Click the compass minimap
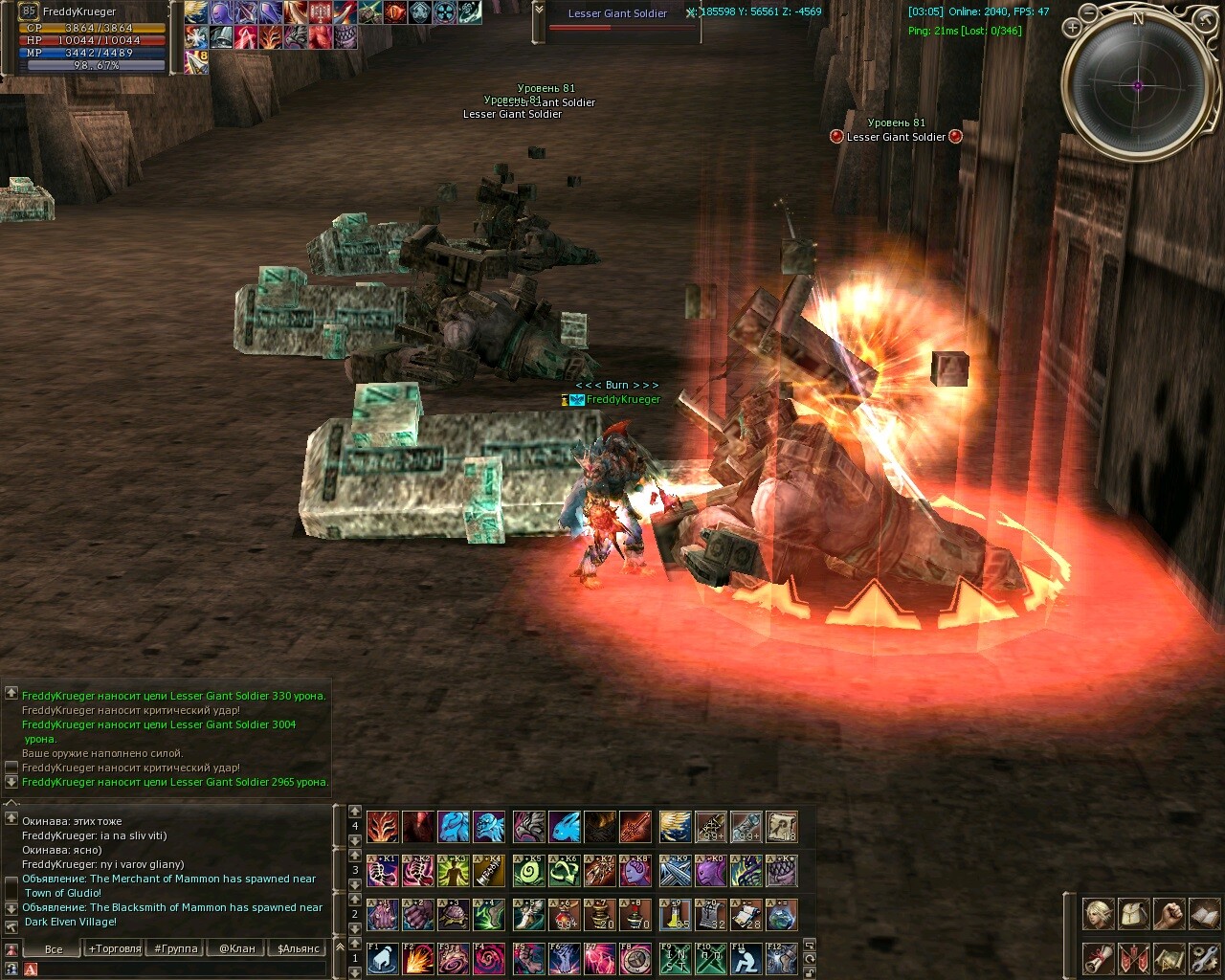Viewport: 1225px width, 980px height. [1138, 84]
